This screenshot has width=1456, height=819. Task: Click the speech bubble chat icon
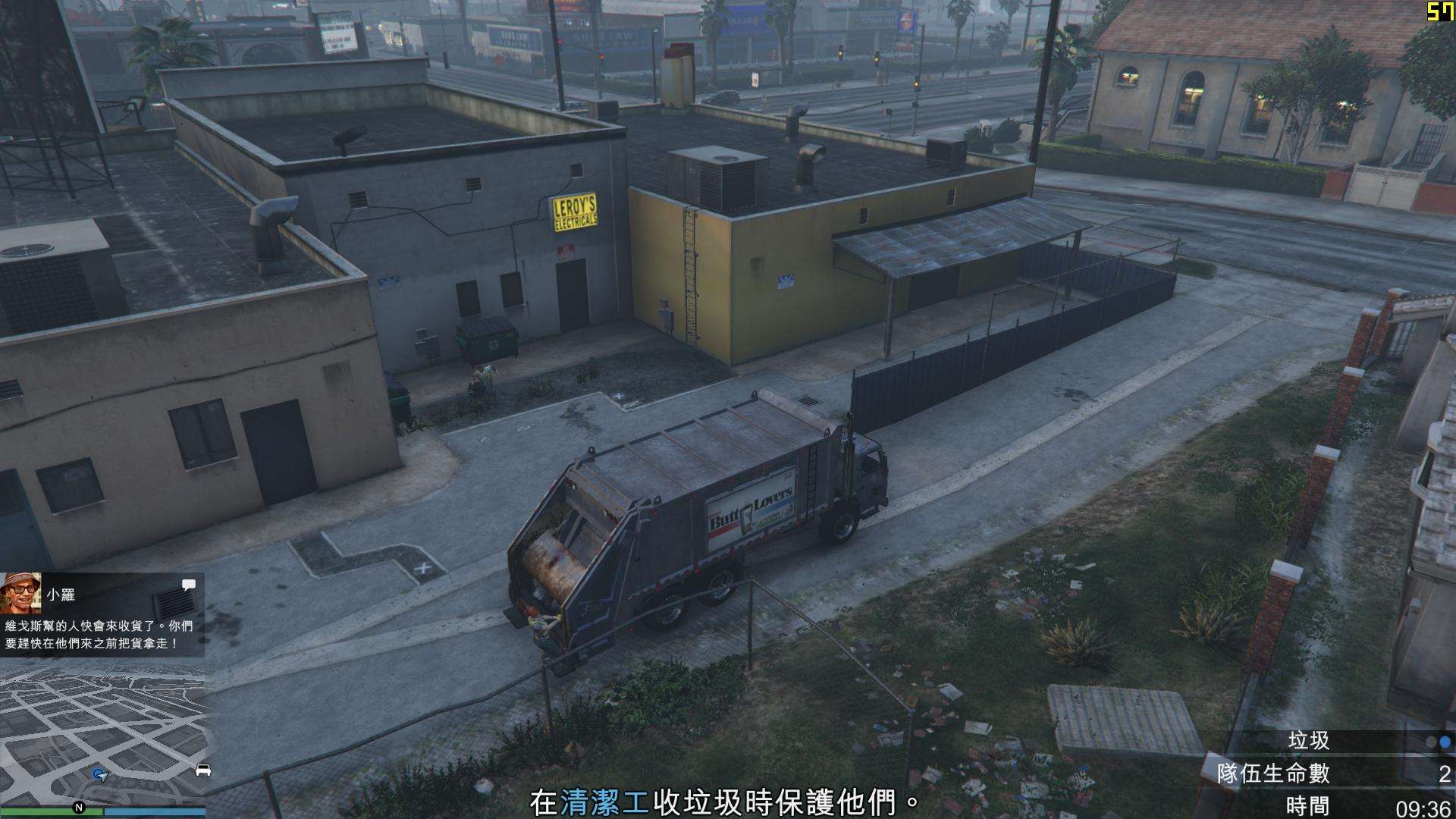point(189,585)
